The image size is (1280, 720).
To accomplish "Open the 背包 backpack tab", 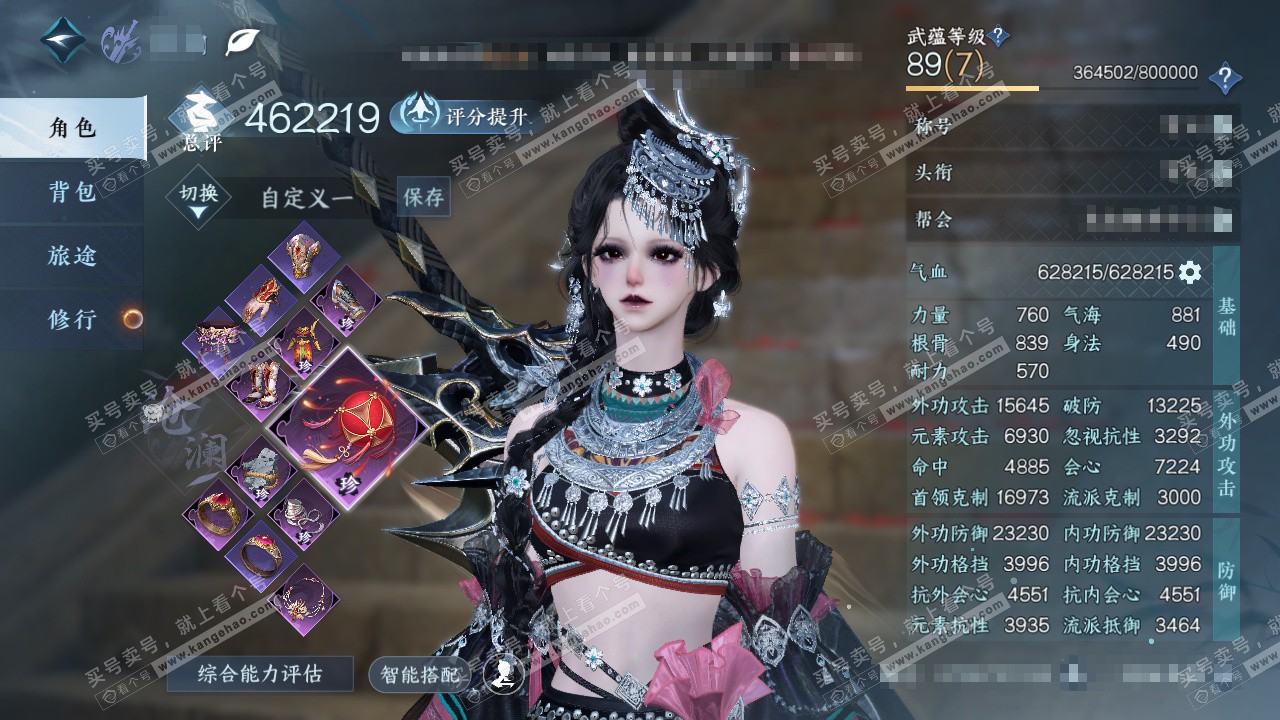I will [x=72, y=192].
